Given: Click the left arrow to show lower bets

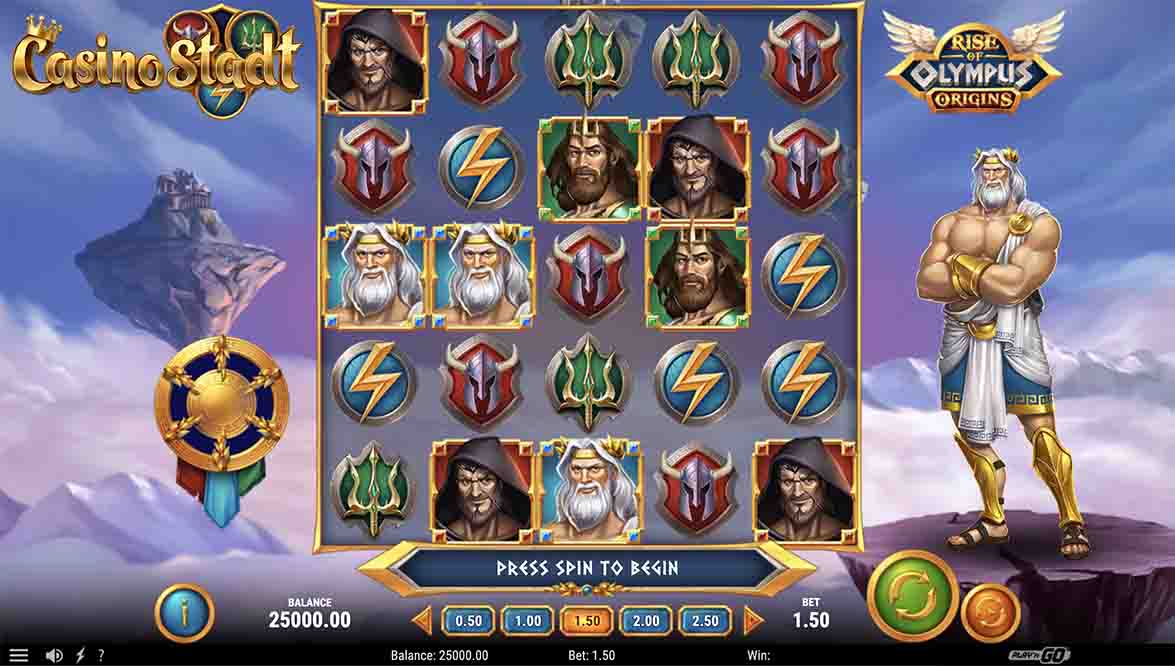Looking at the screenshot, I should click(x=422, y=621).
